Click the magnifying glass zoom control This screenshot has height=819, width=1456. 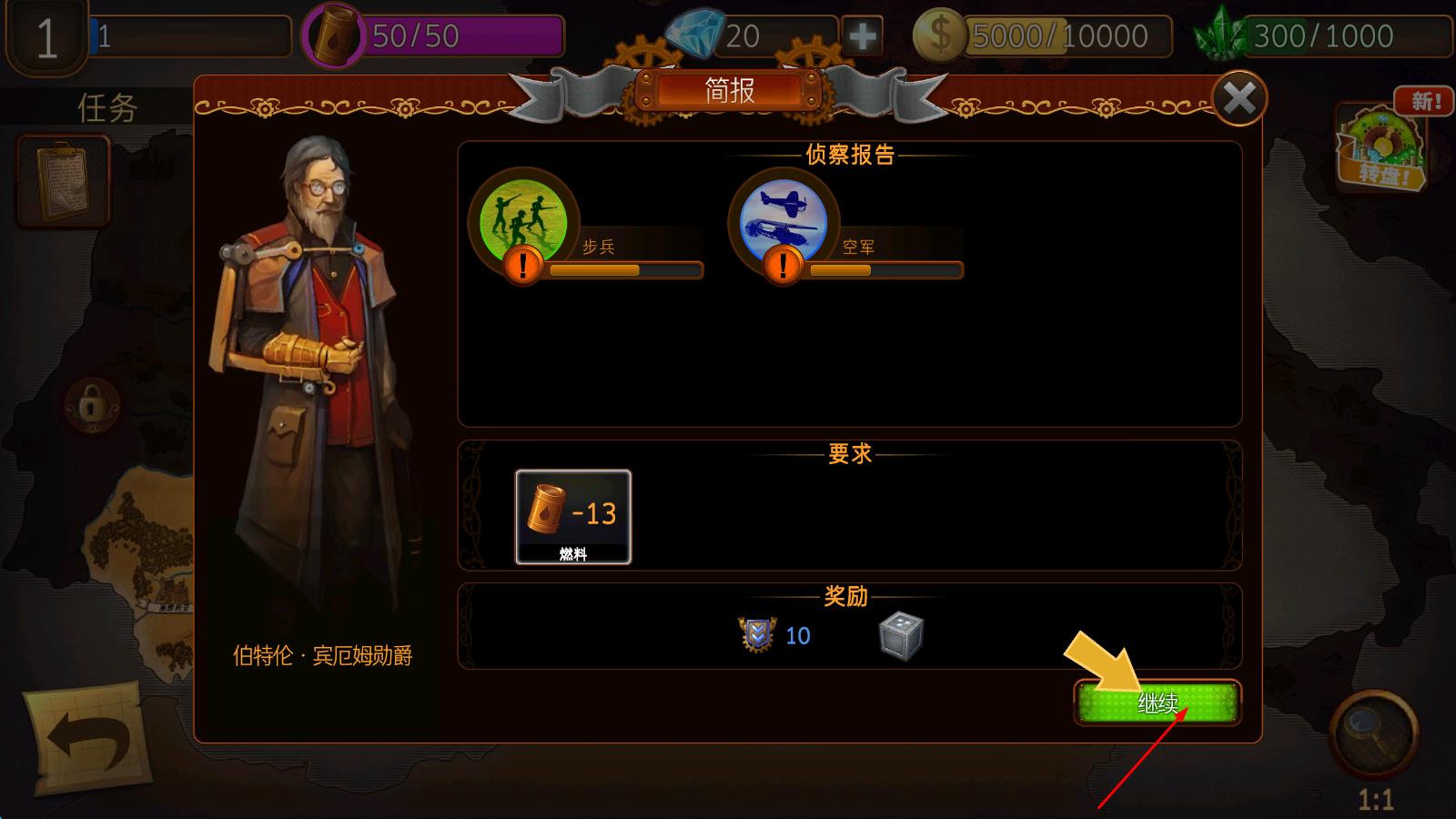[1372, 731]
